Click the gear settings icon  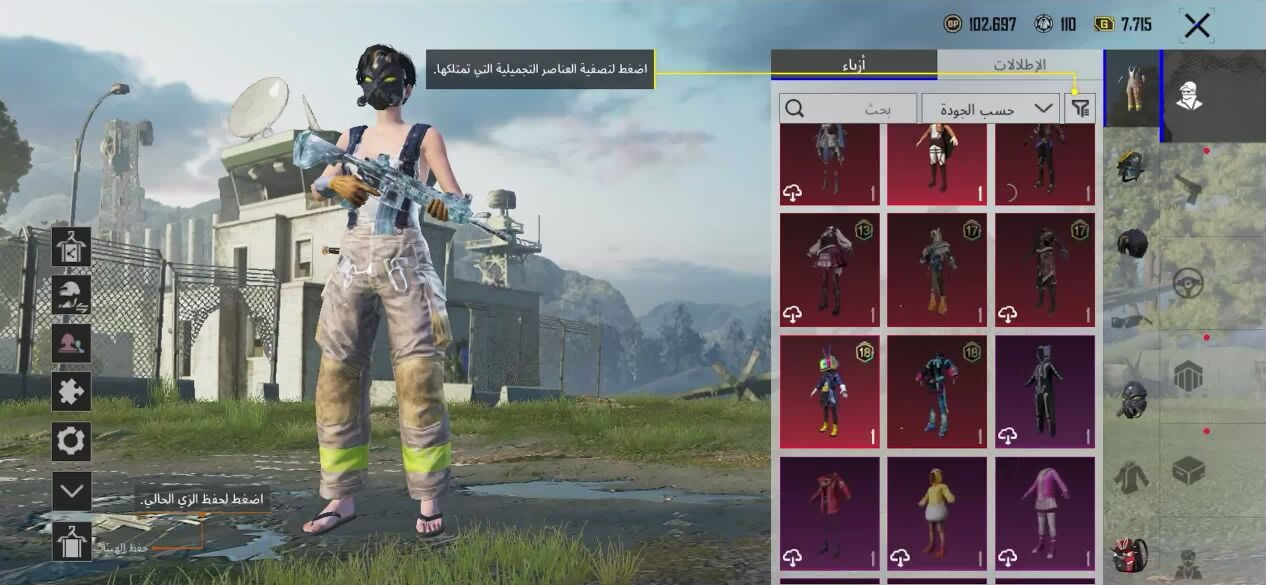[x=72, y=441]
